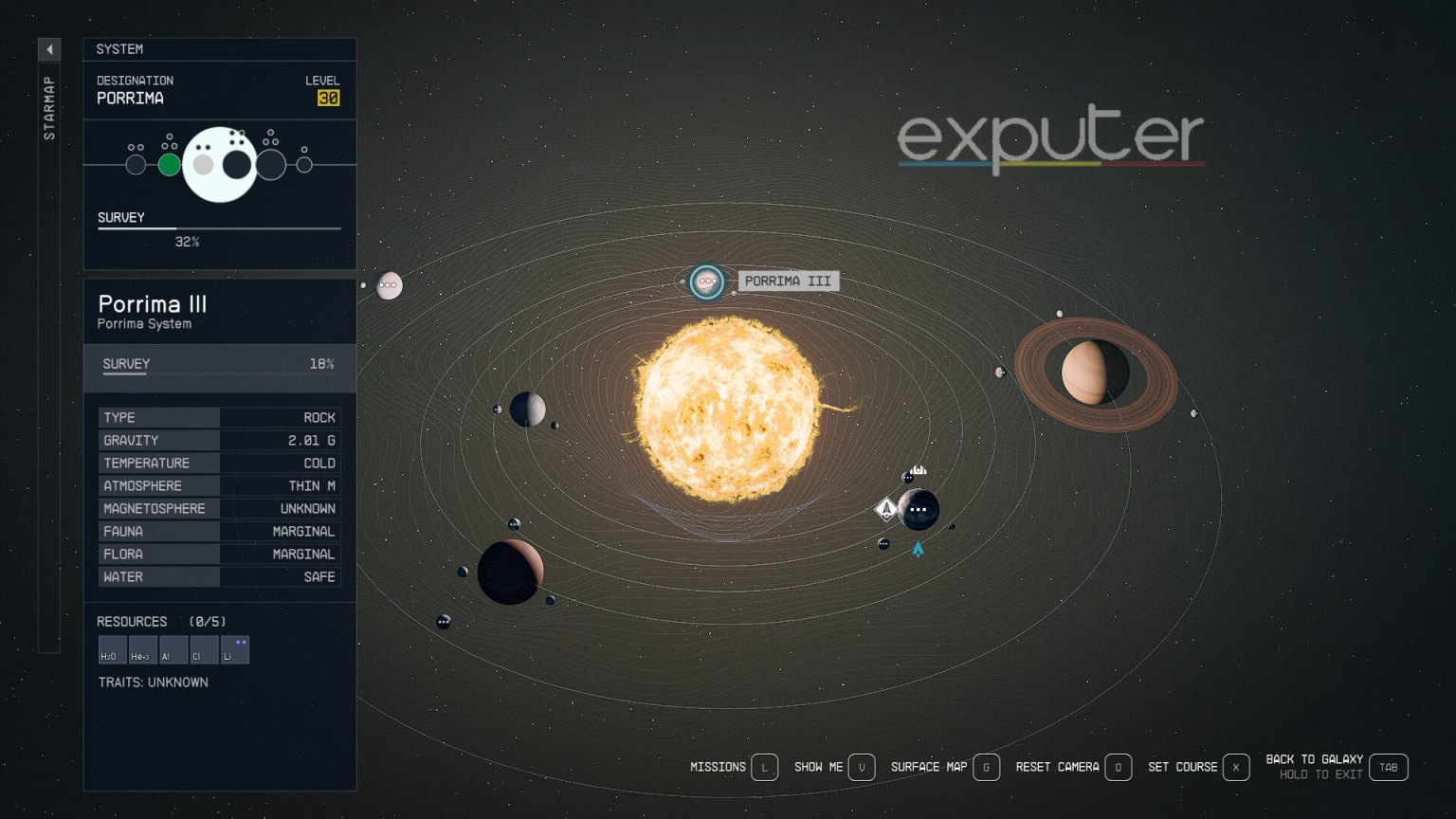Image resolution: width=1456 pixels, height=819 pixels.
Task: Select Porrima III planet marker on its orbit
Action: [x=707, y=282]
